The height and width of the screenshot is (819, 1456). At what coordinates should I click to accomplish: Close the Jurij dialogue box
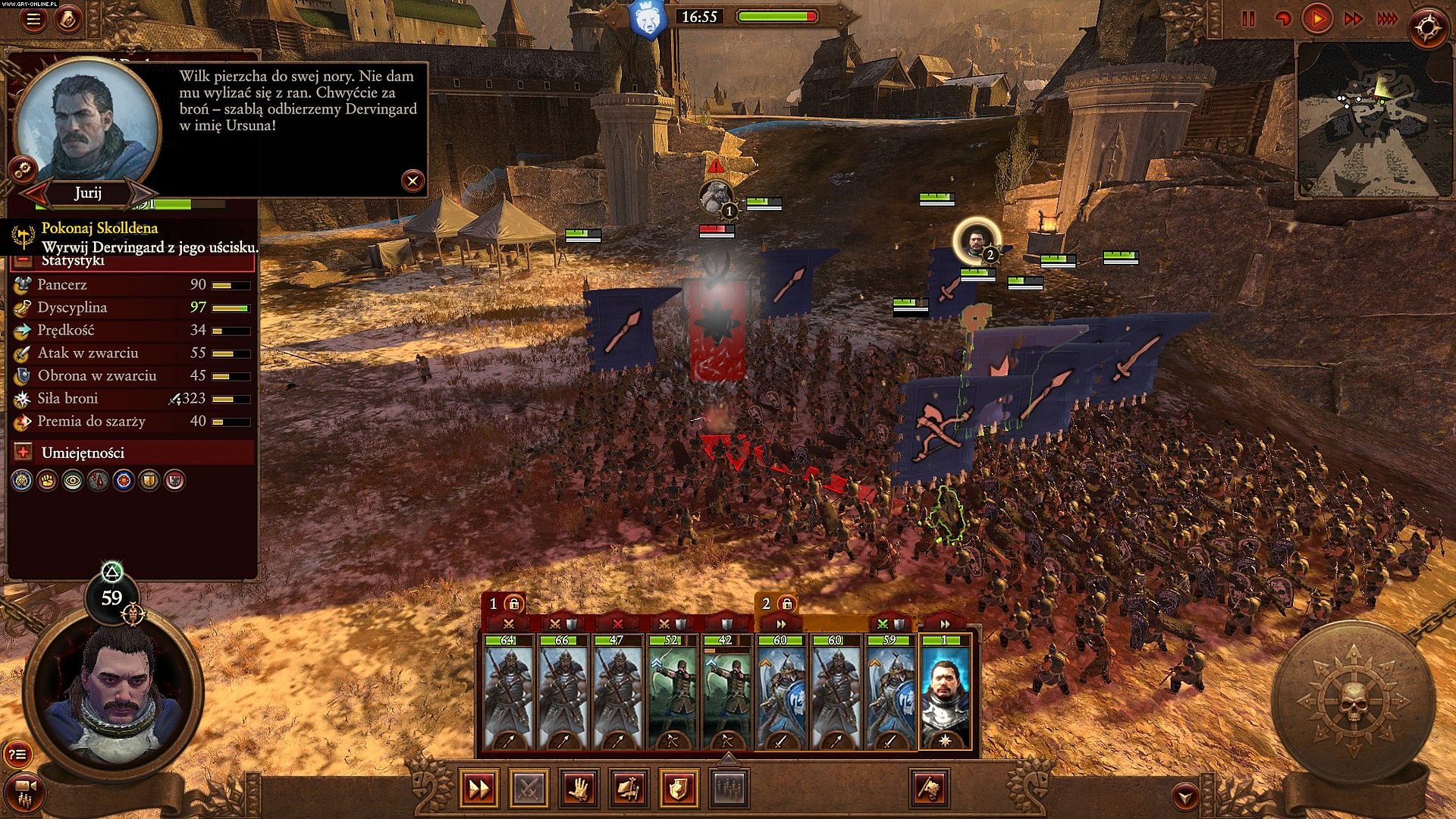(413, 180)
